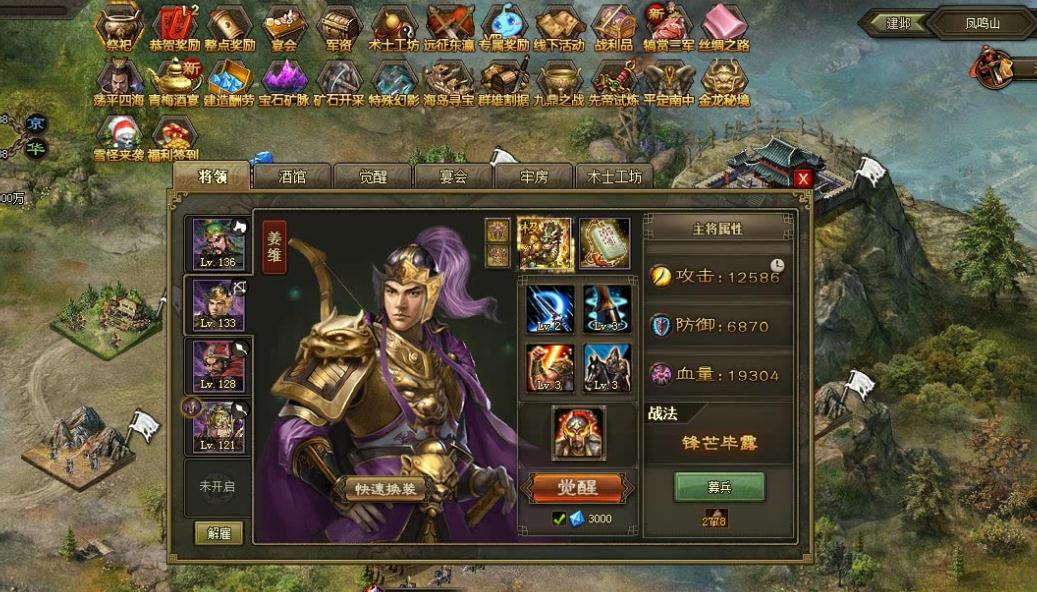Viewport: 1037px width, 592px height.
Task: Close the general panel with the red X
Action: pos(802,179)
